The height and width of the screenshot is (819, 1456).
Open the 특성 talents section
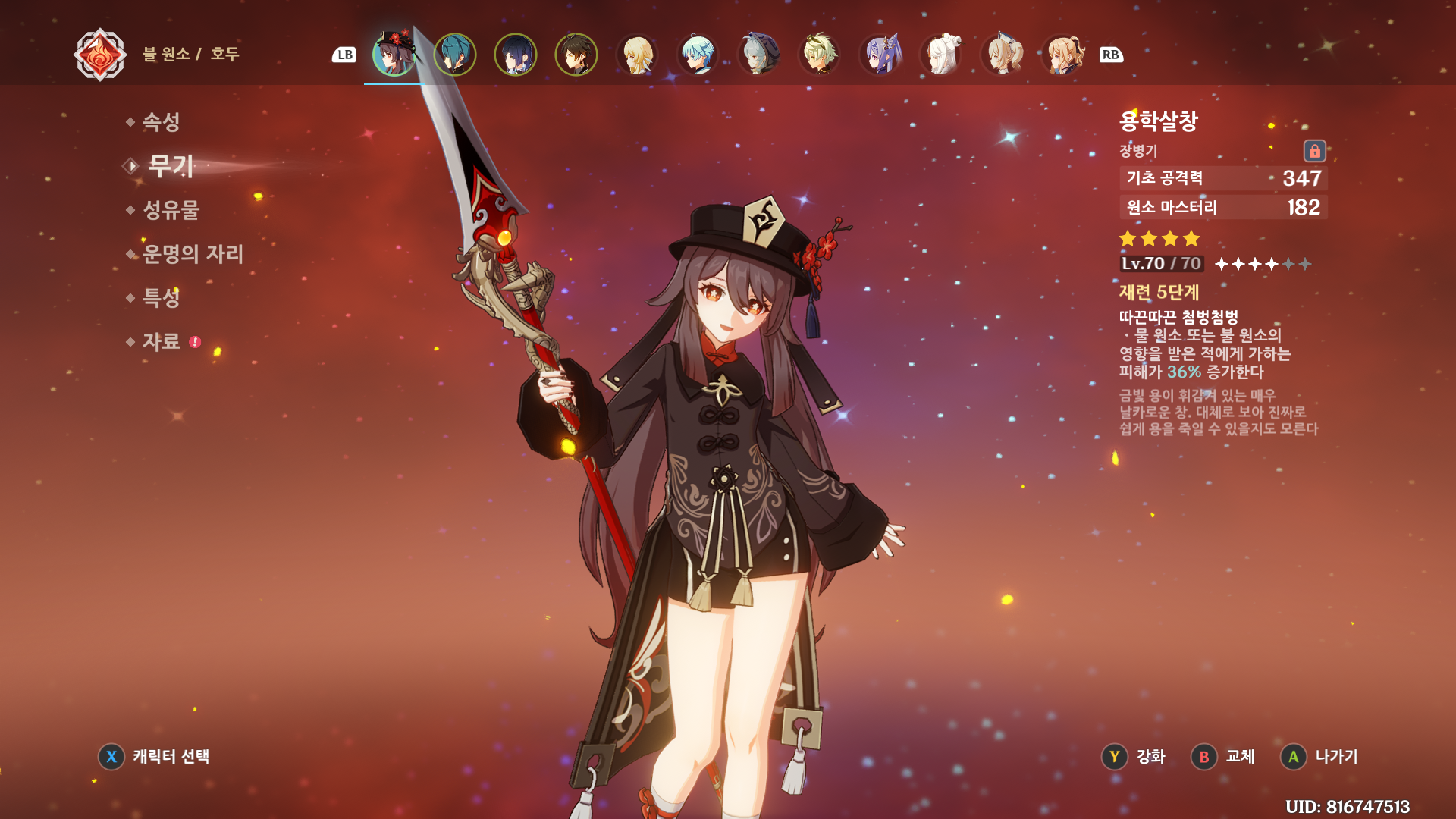click(x=161, y=298)
